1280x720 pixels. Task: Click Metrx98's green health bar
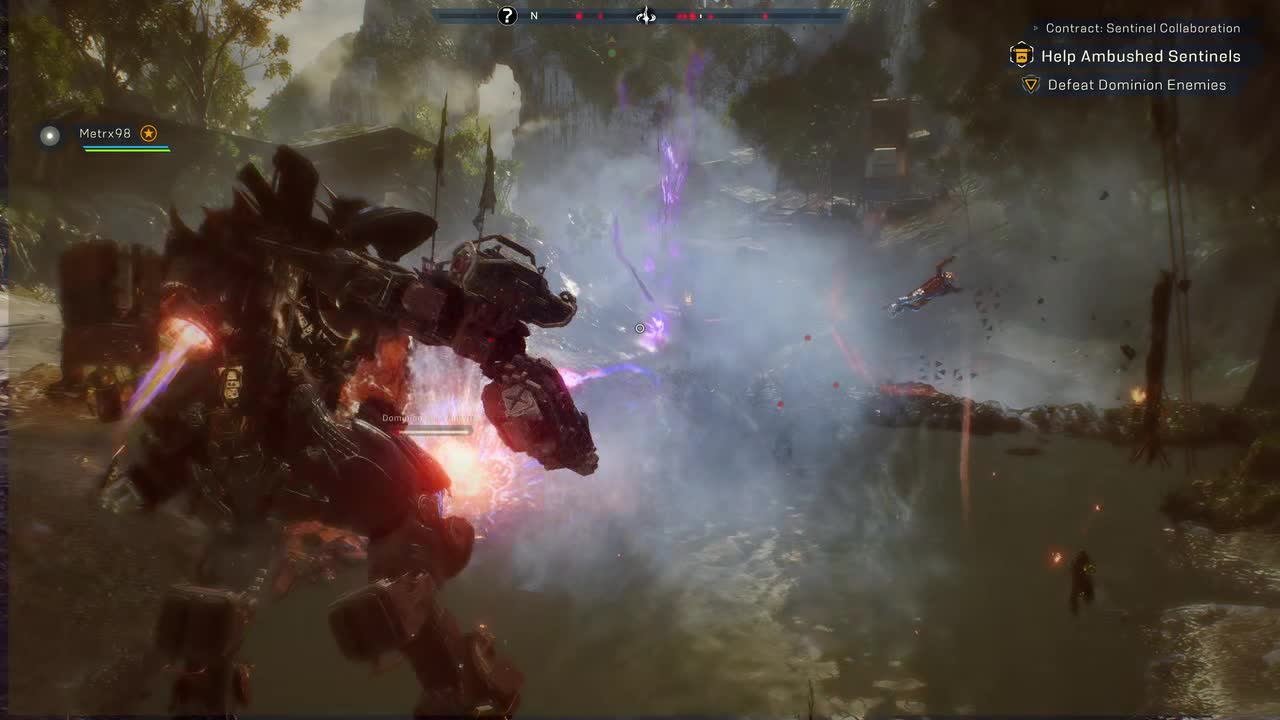click(125, 150)
